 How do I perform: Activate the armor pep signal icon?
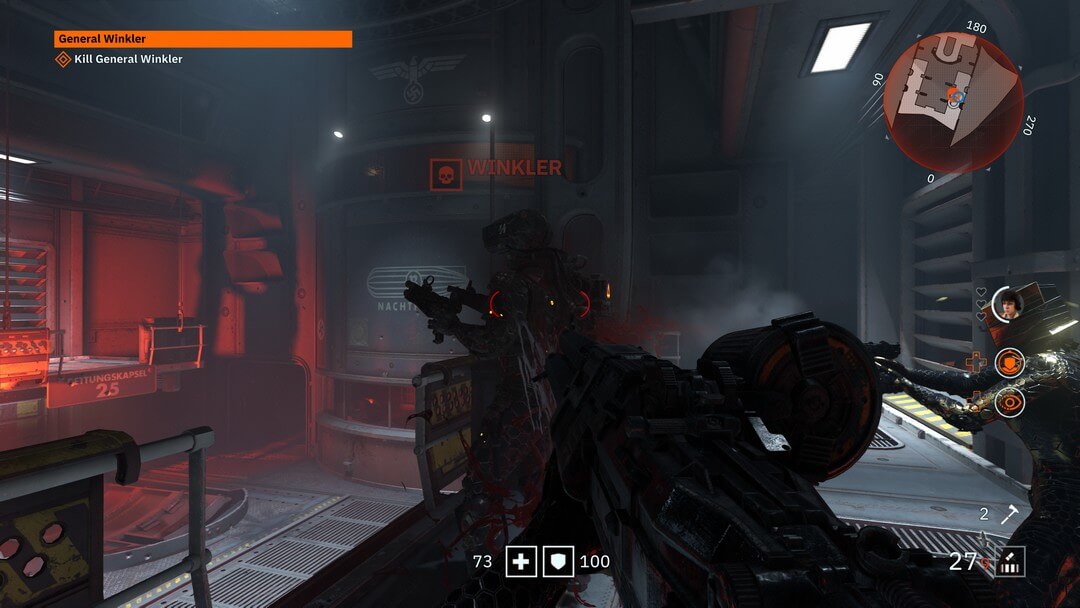click(x=1010, y=363)
